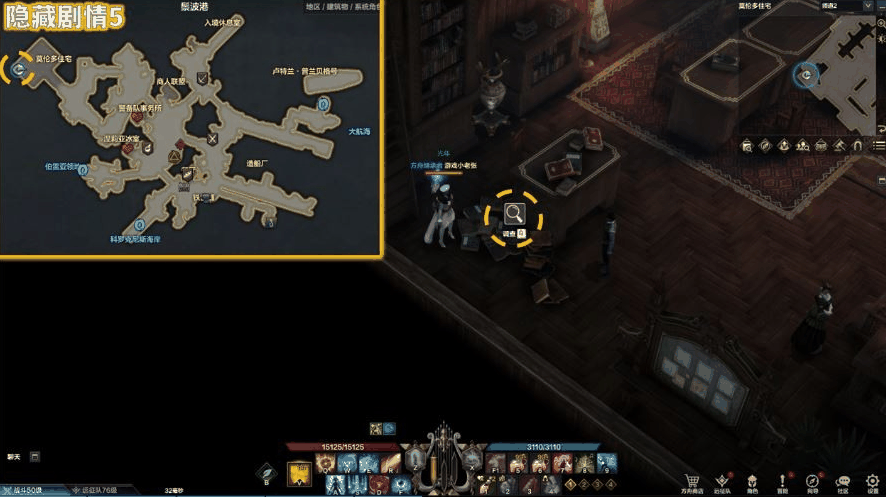
Task: Click the leaf icon slot B
Action: pyautogui.click(x=266, y=469)
